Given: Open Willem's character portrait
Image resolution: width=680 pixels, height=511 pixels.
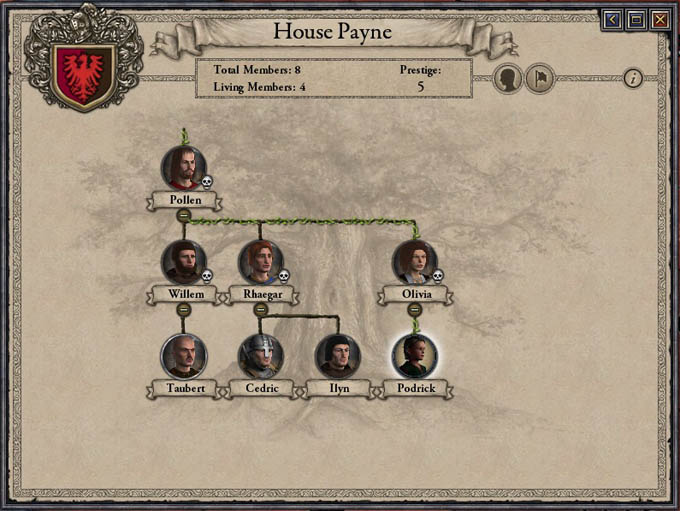Looking at the screenshot, I should (x=184, y=262).
